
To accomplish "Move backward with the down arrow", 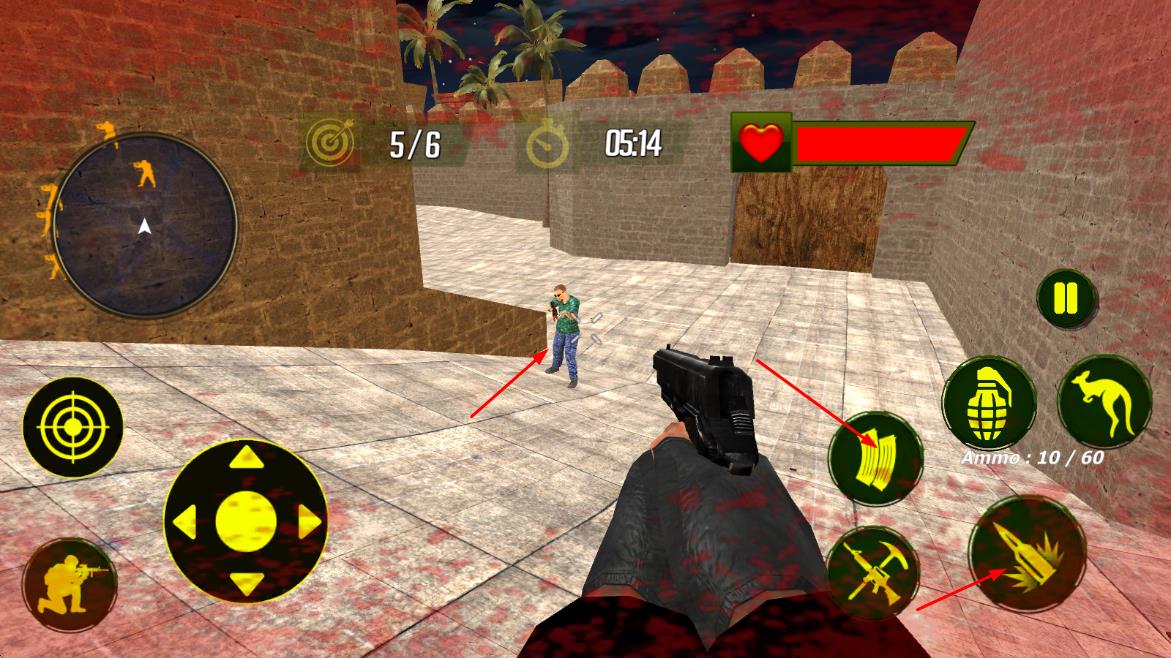I will pos(246,582).
